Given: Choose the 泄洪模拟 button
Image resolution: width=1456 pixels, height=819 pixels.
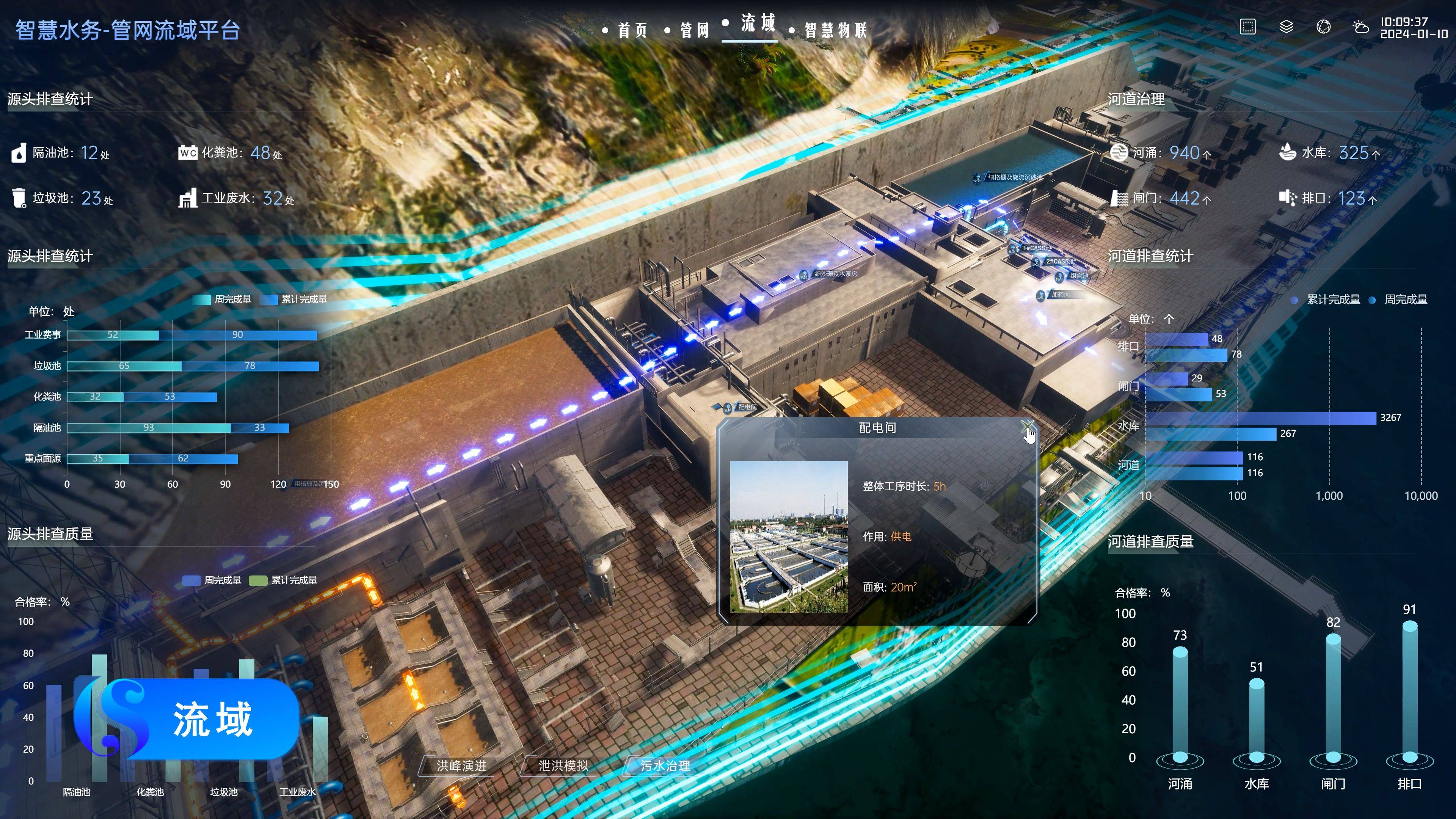Looking at the screenshot, I should pos(563,765).
